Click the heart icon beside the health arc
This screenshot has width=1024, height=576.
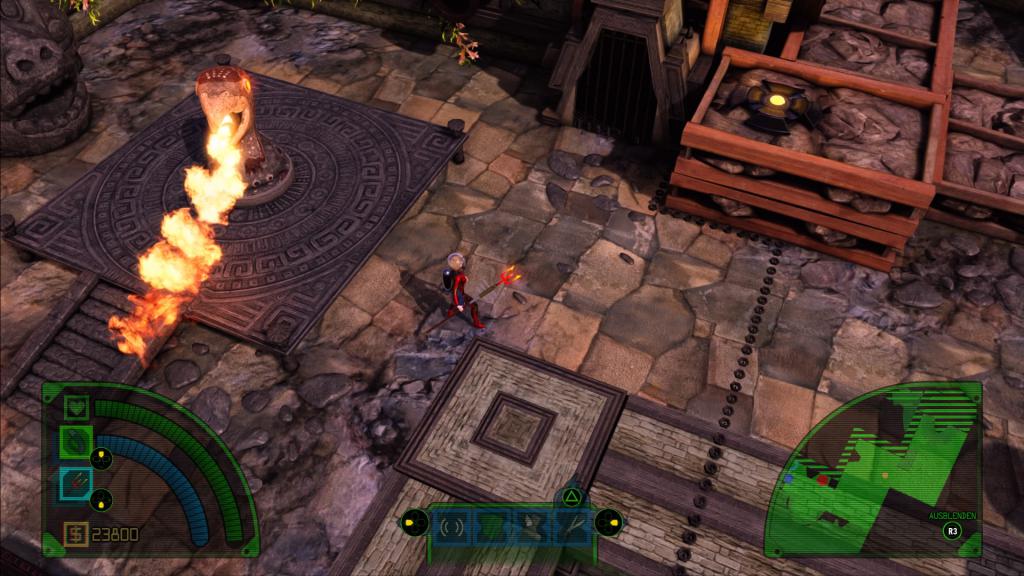(78, 407)
